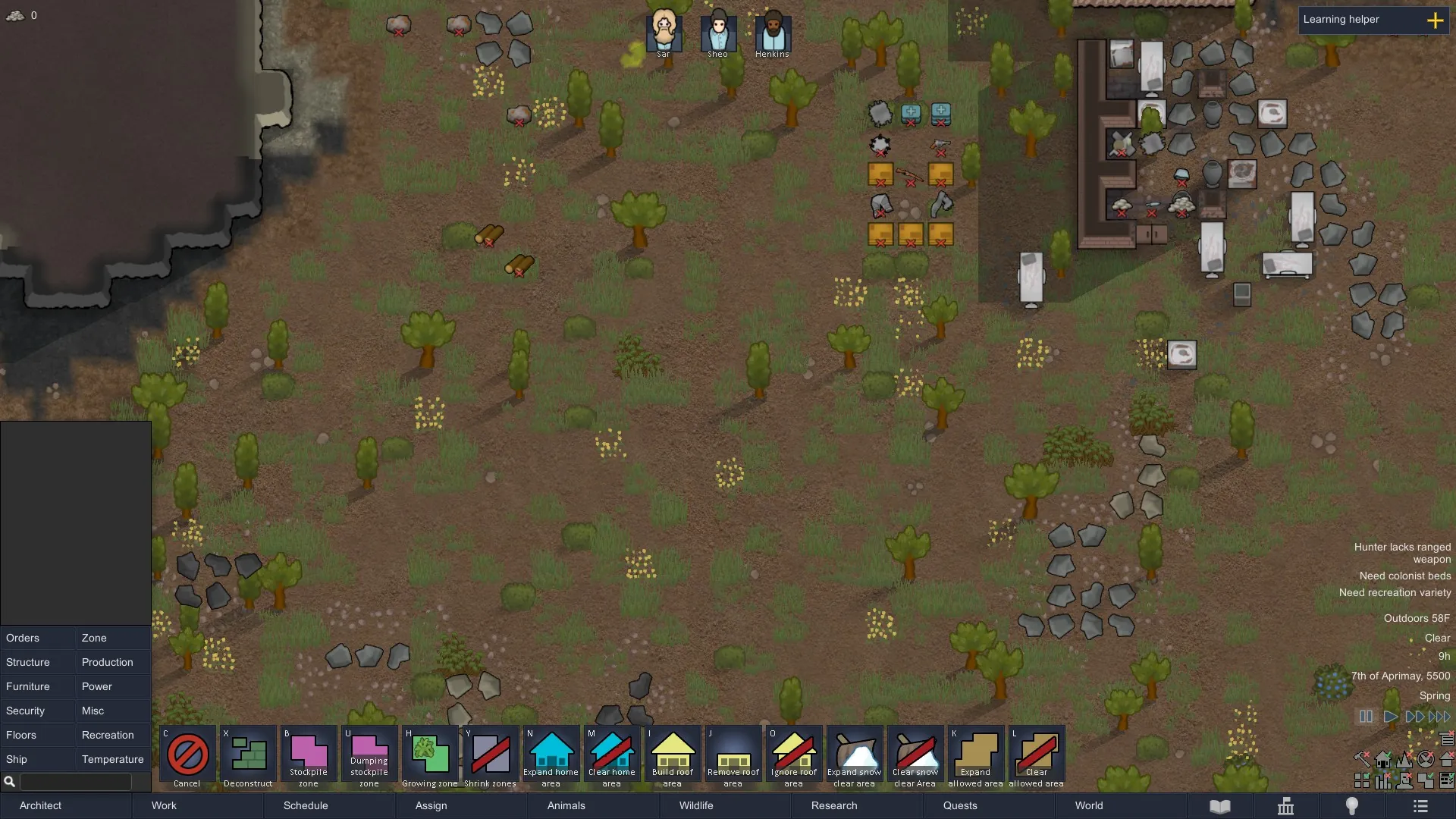The width and height of the screenshot is (1456, 819).
Task: Click the architect search field
Action: tap(75, 781)
